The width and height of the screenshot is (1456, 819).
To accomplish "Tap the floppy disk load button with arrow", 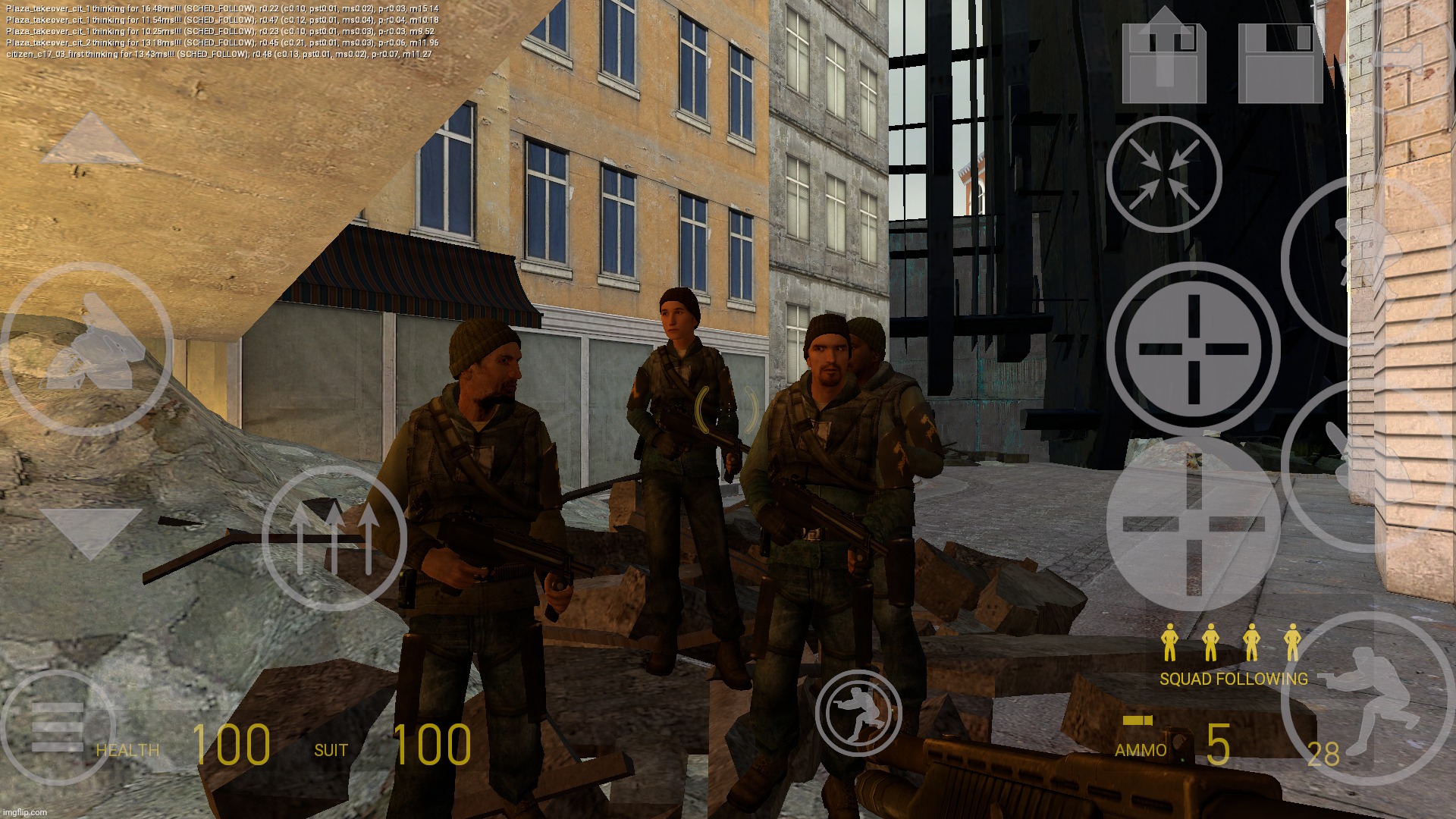I will [x=1164, y=59].
